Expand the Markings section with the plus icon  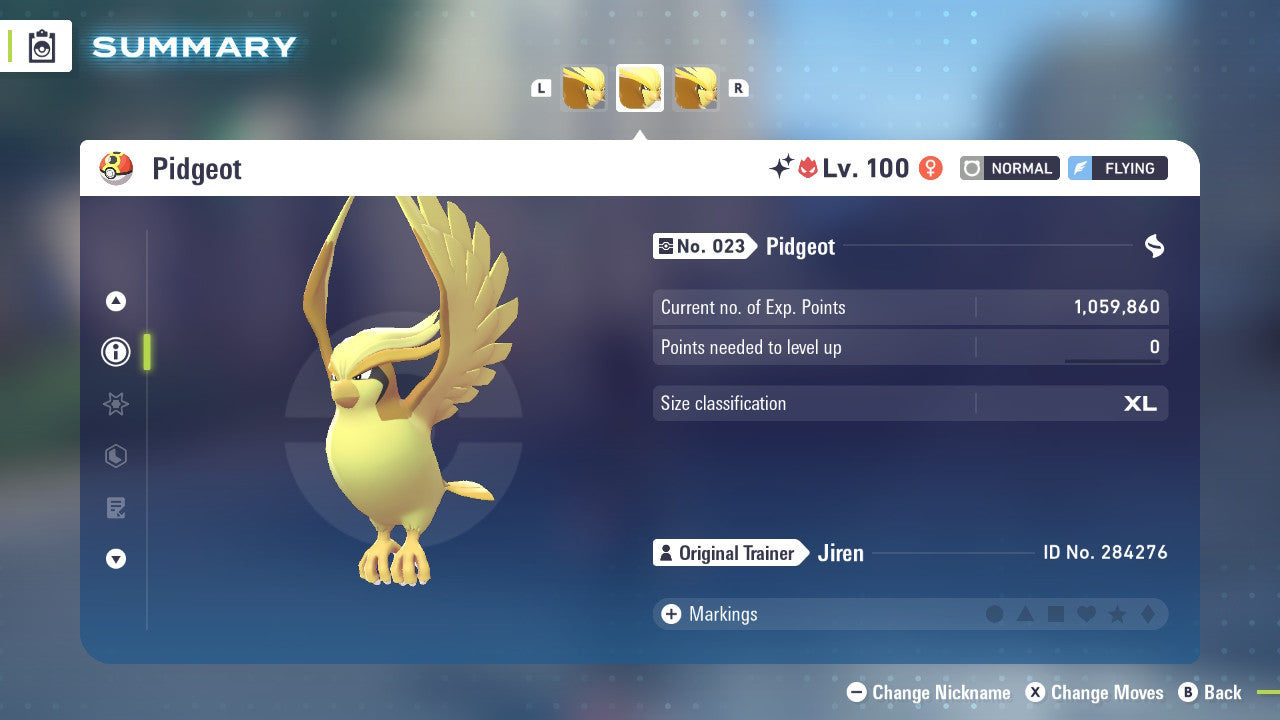pyautogui.click(x=670, y=614)
